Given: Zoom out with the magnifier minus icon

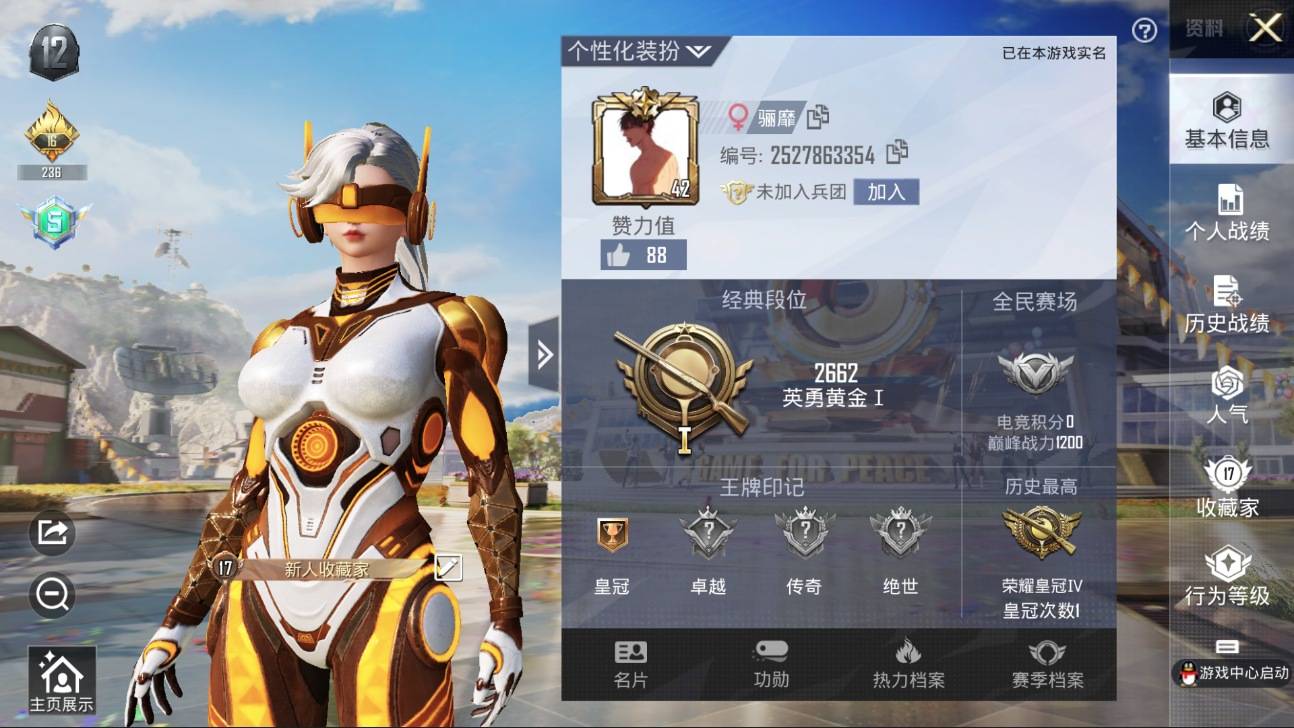Looking at the screenshot, I should [x=52, y=595].
